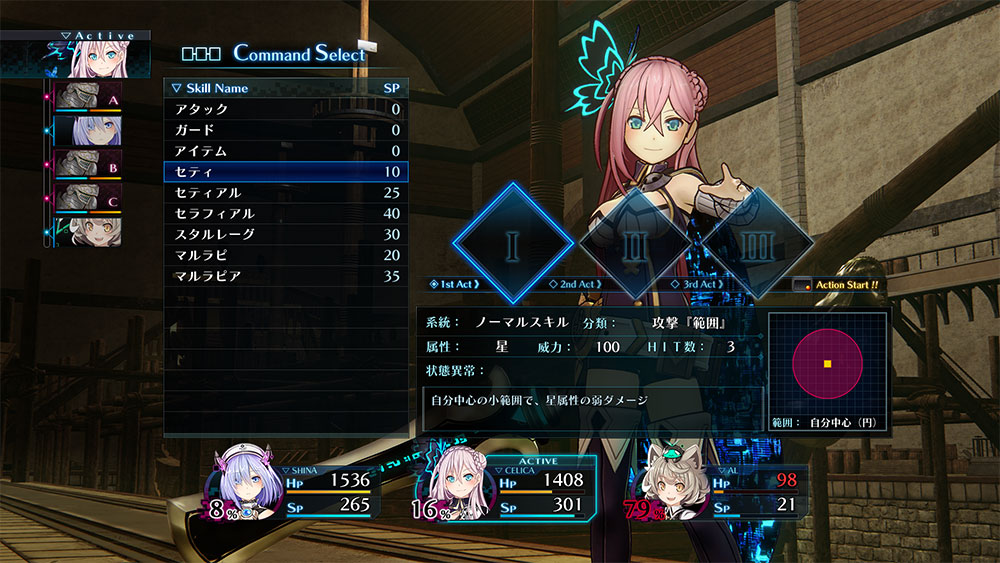The height and width of the screenshot is (563, 1000).
Task: Select the マルラピア skill
Action: [x=284, y=275]
